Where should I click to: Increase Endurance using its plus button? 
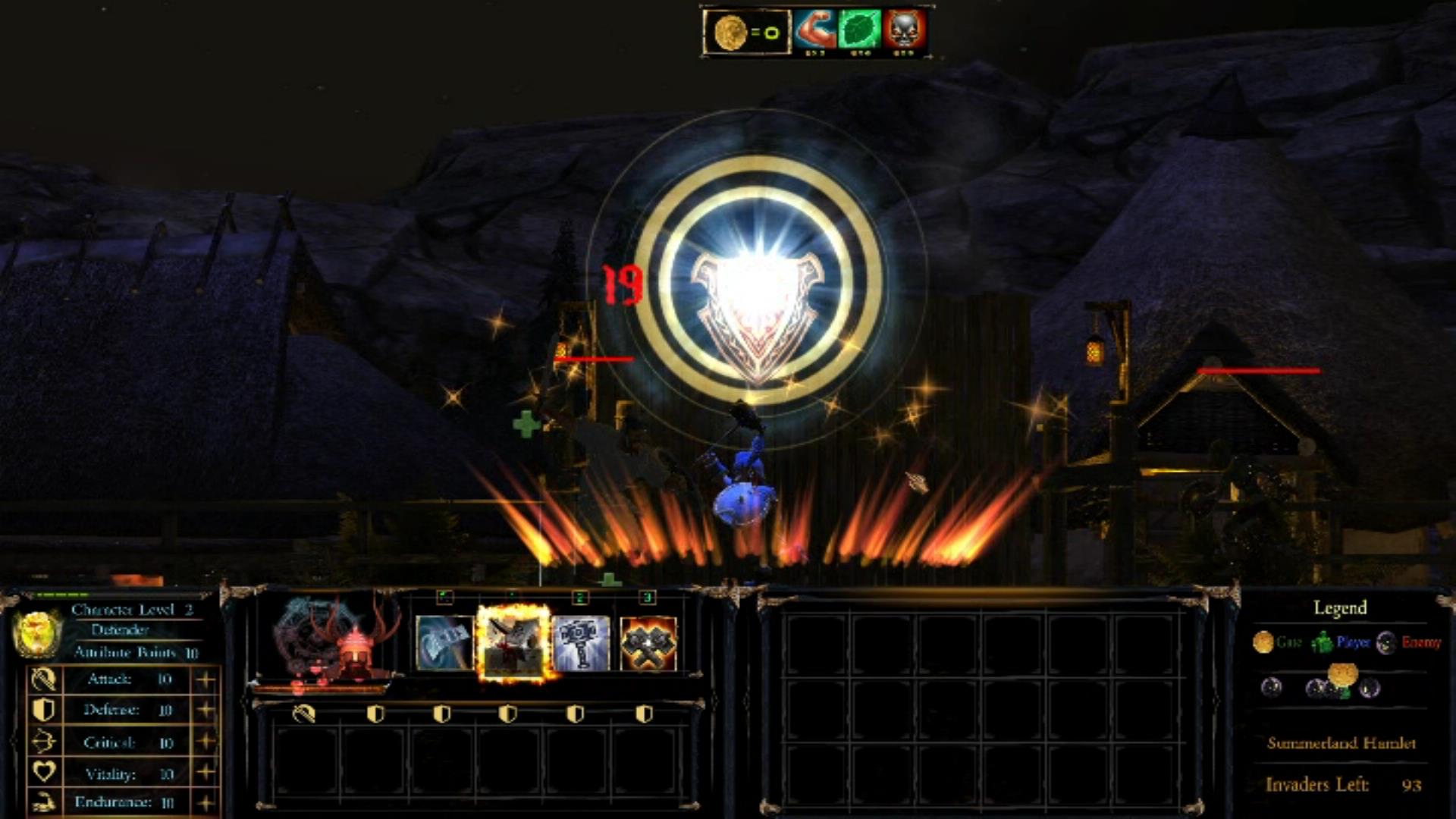pos(205,802)
